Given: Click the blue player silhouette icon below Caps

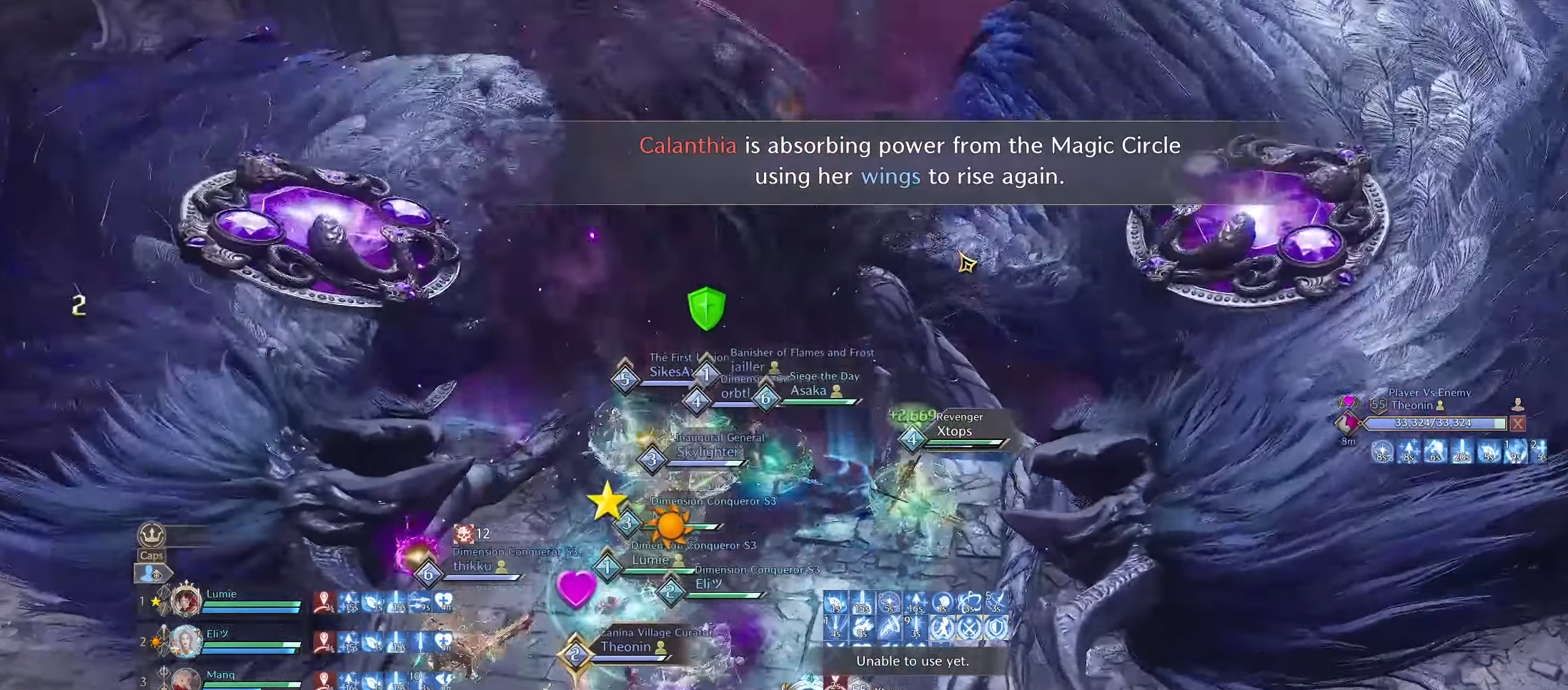Looking at the screenshot, I should (148, 574).
